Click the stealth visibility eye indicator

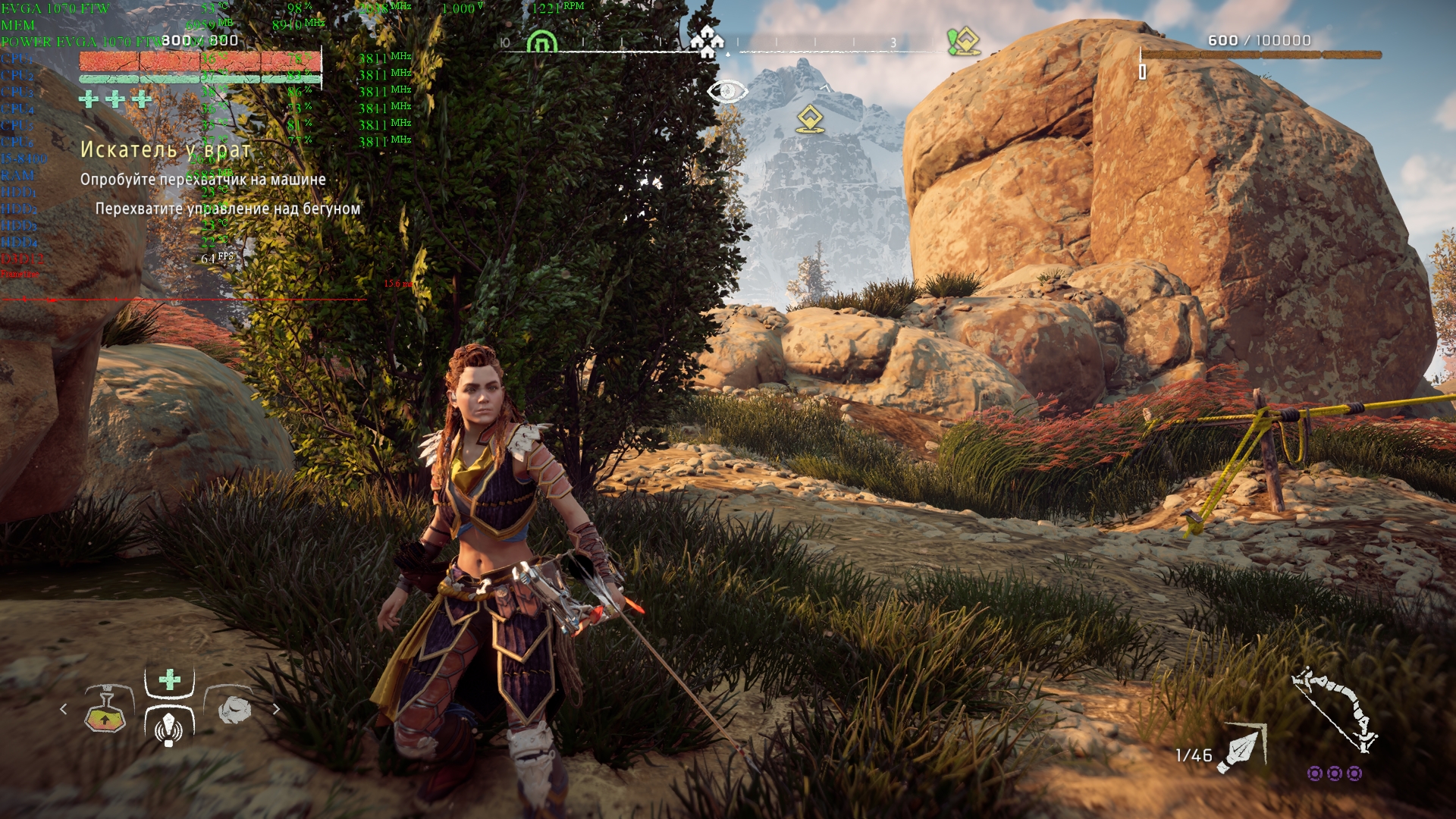pos(726,92)
